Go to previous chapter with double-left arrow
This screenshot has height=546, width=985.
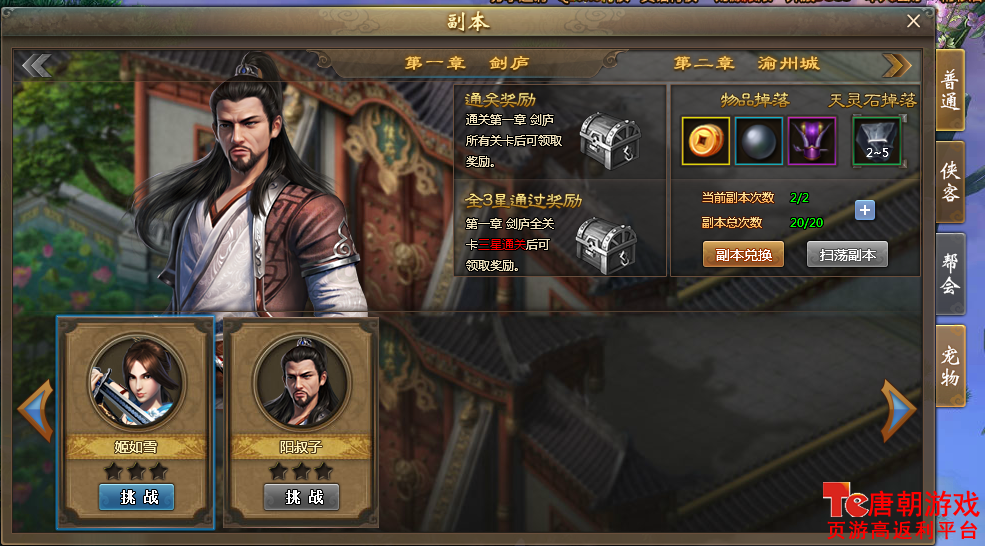point(37,65)
